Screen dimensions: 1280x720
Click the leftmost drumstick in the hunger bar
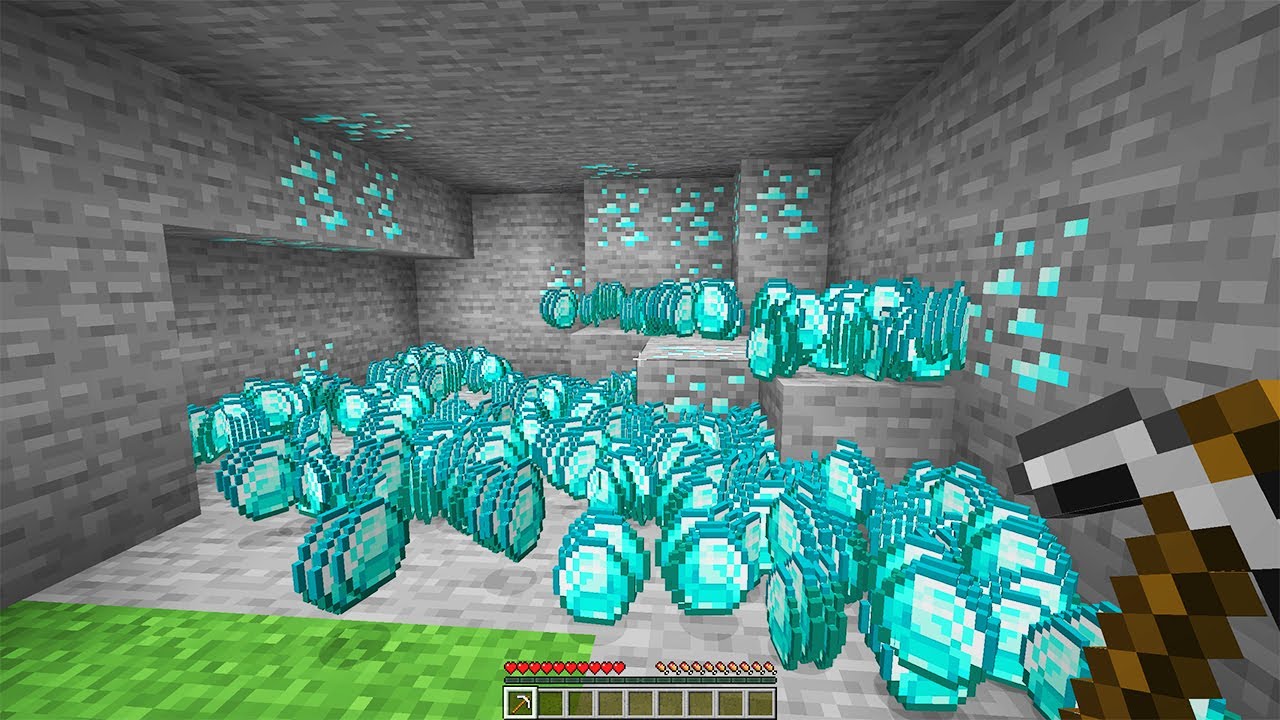[661, 667]
